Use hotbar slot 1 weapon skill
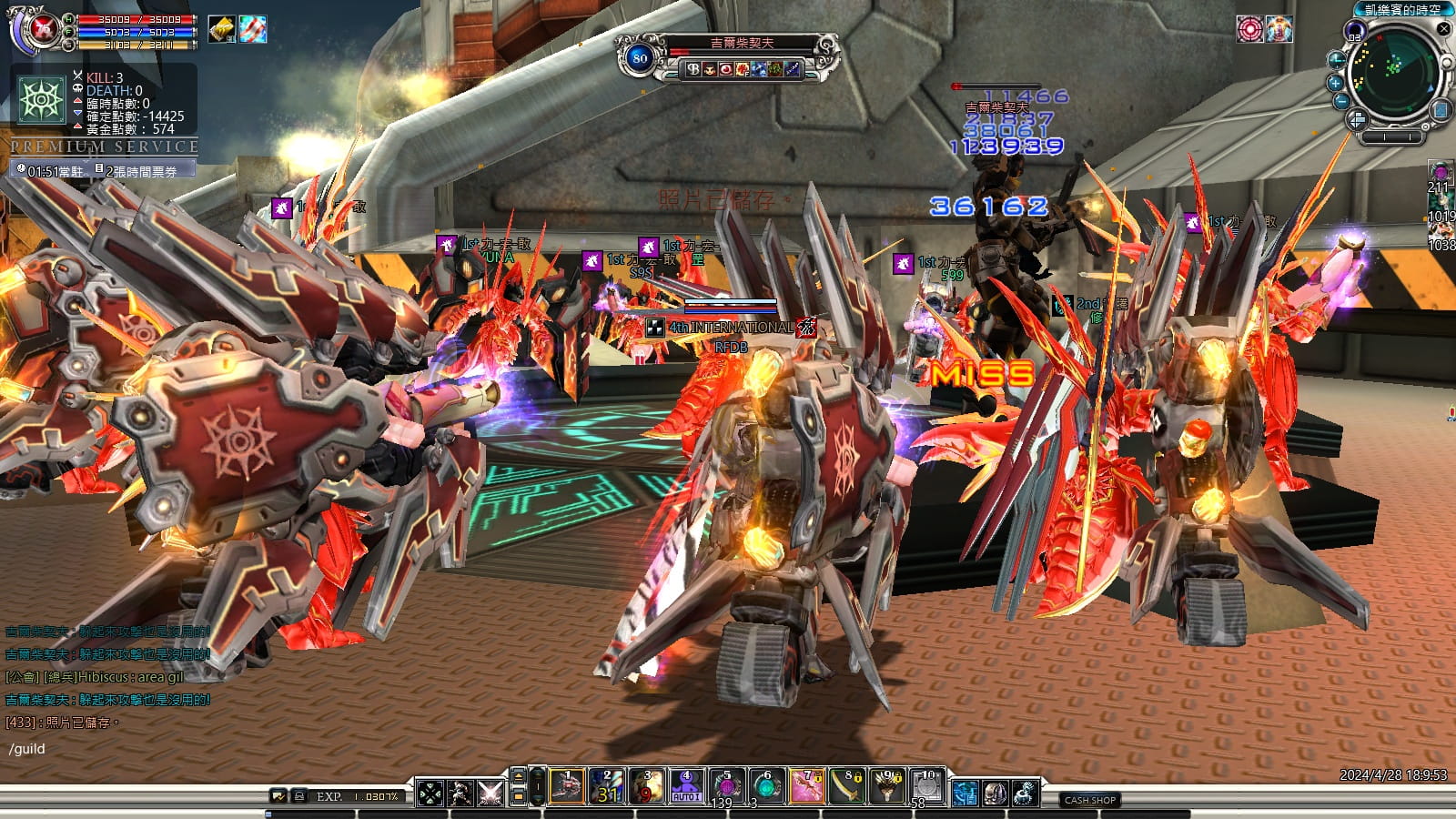This screenshot has width=1456, height=819. point(567,787)
